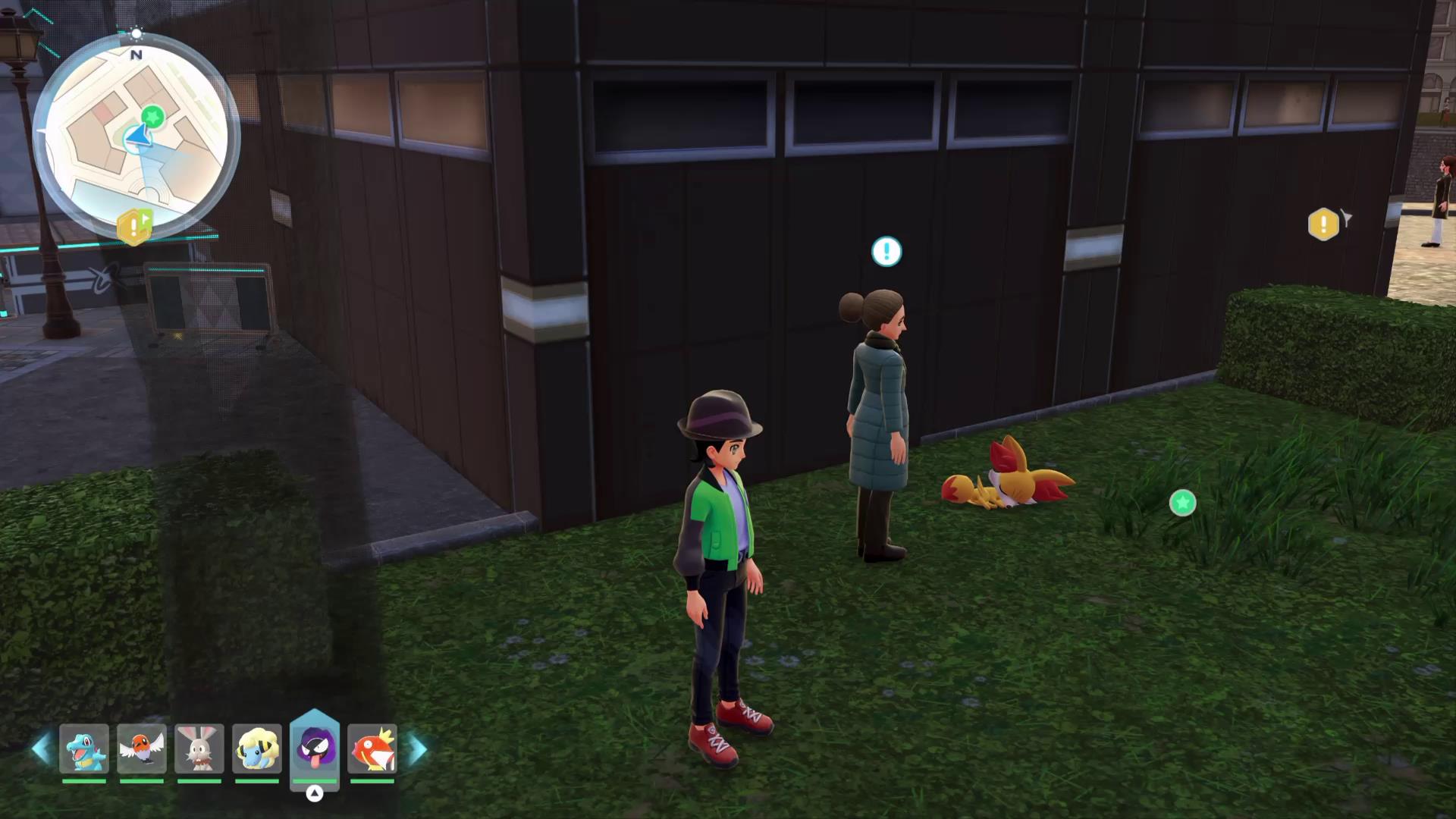
Task: Choose Magikarp from the party bar
Action: (x=372, y=748)
